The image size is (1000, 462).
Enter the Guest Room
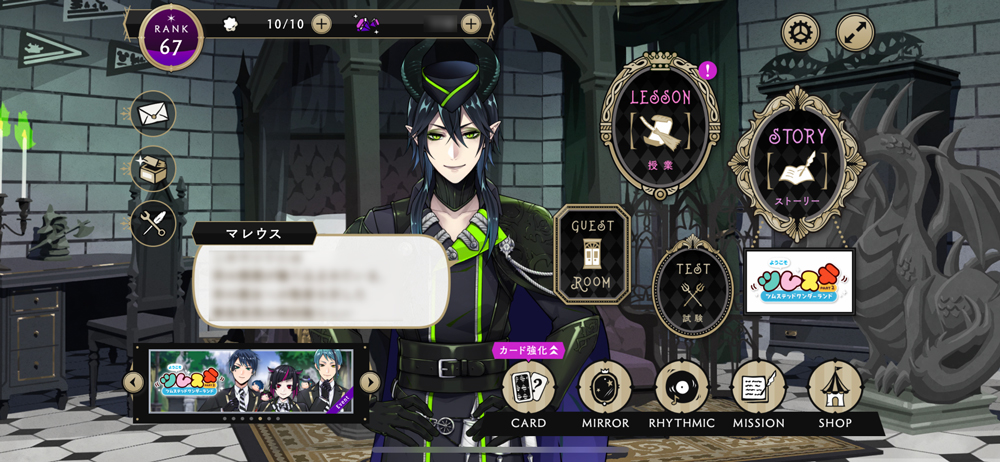click(591, 255)
